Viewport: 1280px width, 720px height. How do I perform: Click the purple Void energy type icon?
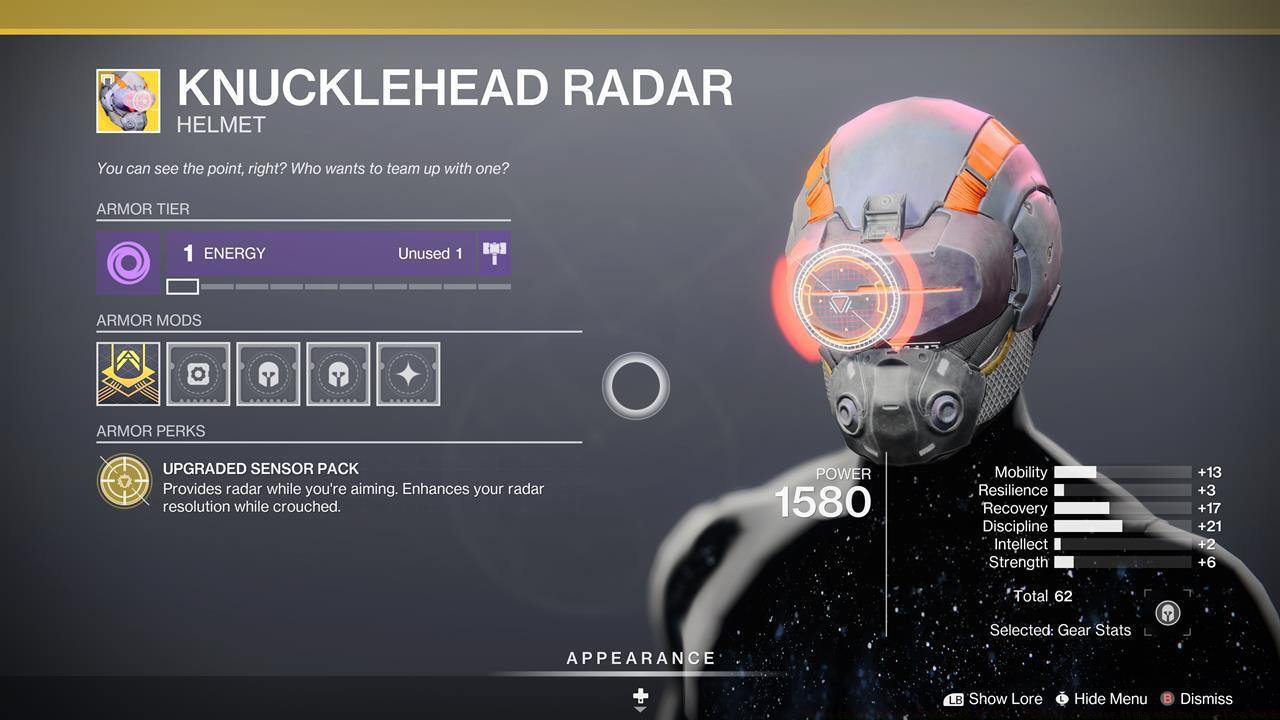128,263
